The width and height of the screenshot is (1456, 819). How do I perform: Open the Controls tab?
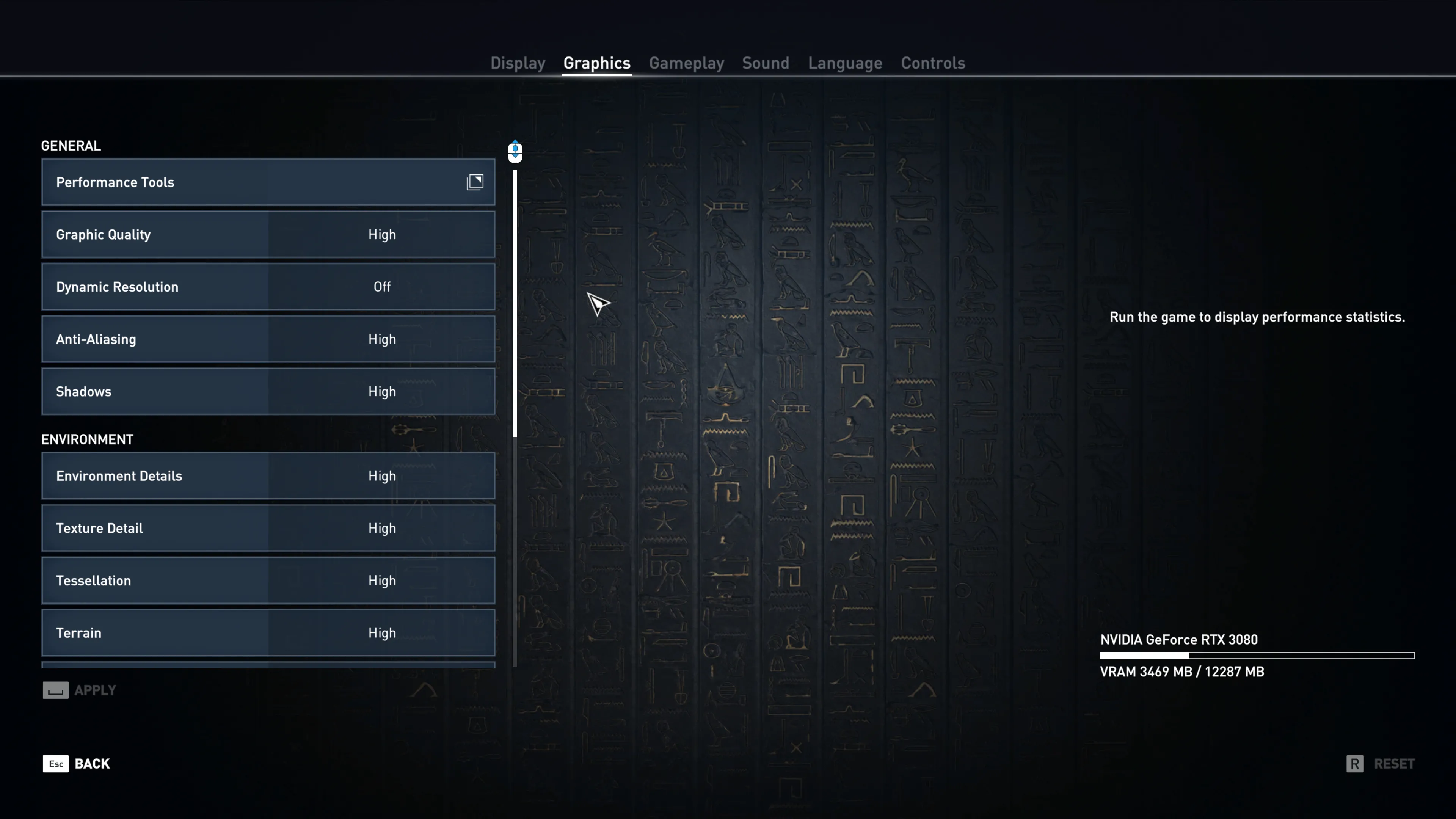933,63
